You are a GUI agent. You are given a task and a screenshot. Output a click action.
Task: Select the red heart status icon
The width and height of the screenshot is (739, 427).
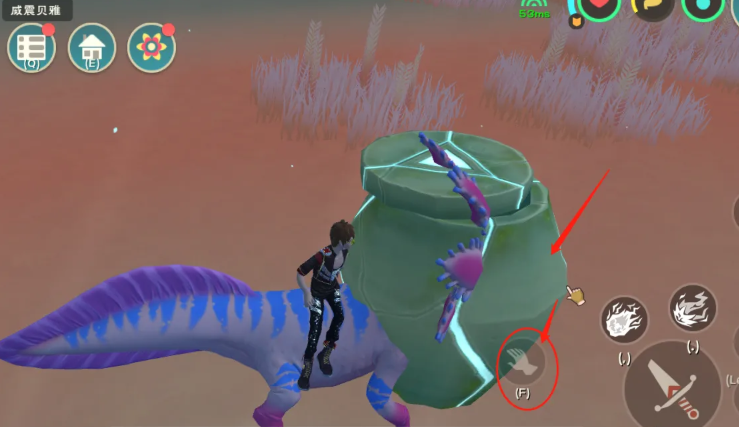[x=598, y=8]
